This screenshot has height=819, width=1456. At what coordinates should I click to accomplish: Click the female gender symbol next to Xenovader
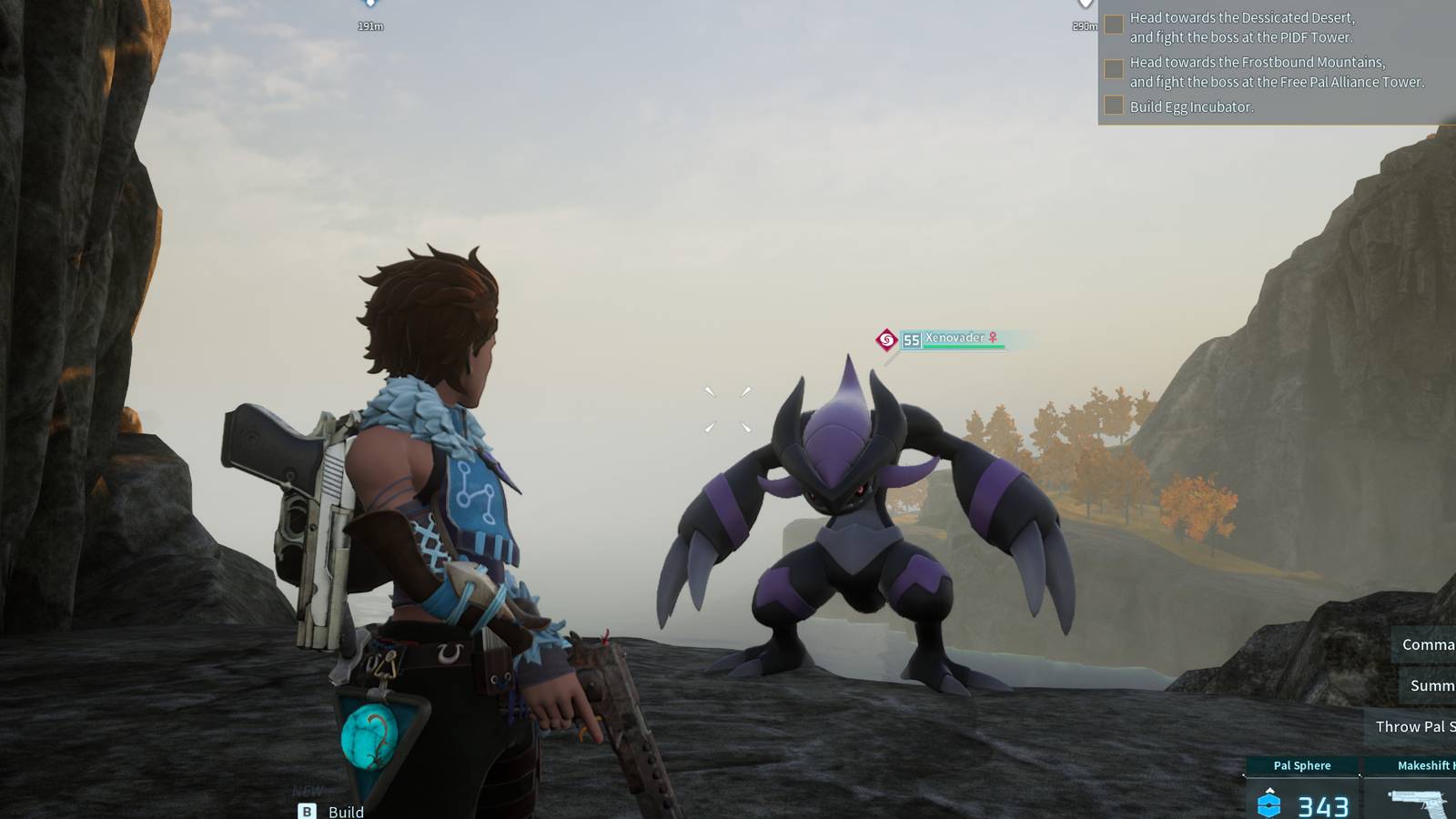tap(995, 336)
